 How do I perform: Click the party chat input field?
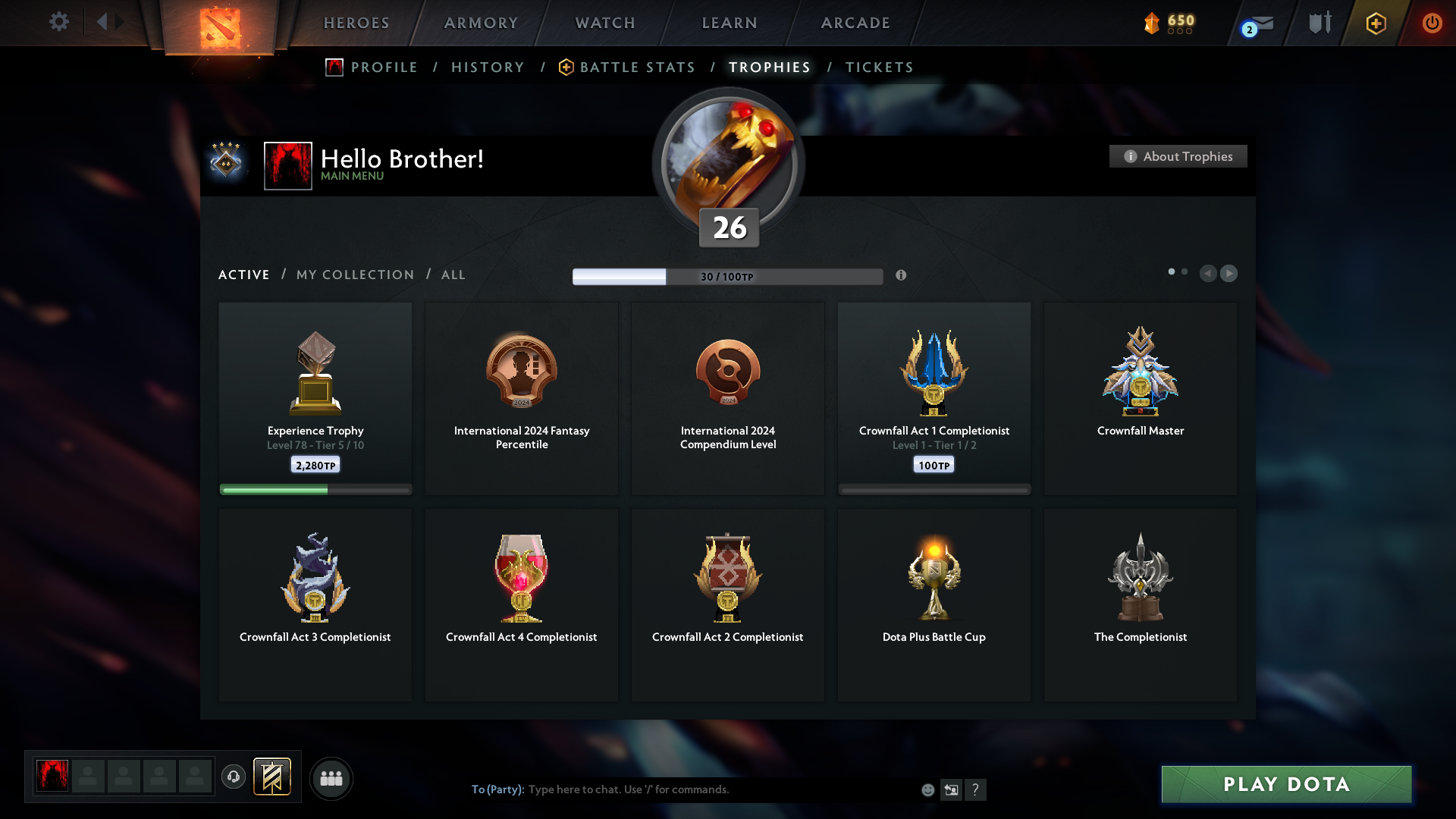click(x=682, y=789)
